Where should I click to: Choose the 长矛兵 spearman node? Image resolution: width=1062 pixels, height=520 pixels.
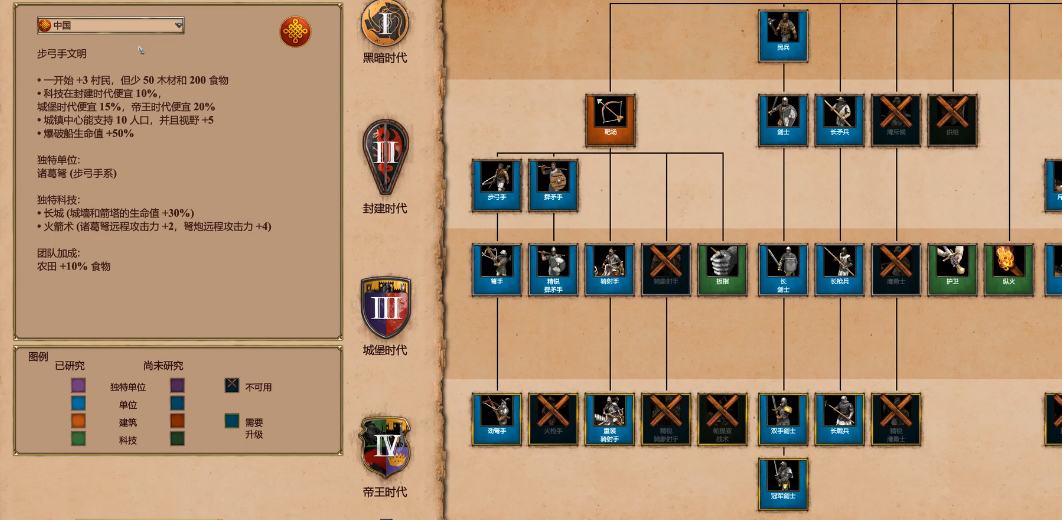click(839, 119)
